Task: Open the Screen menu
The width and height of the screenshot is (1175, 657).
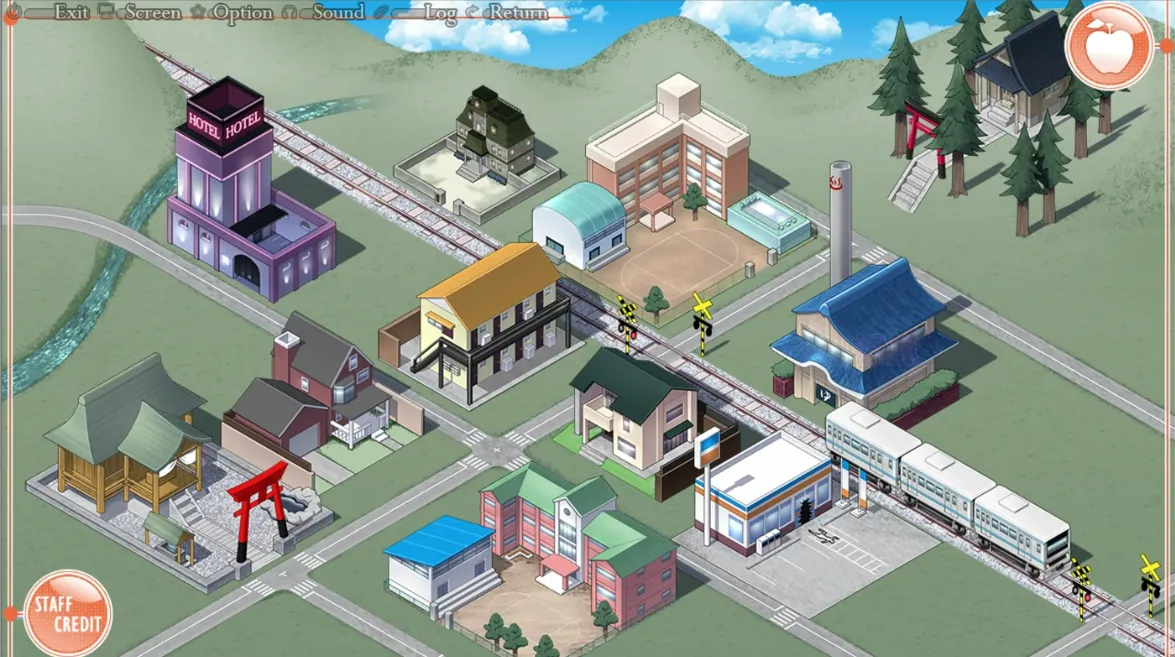Action: [x=152, y=13]
